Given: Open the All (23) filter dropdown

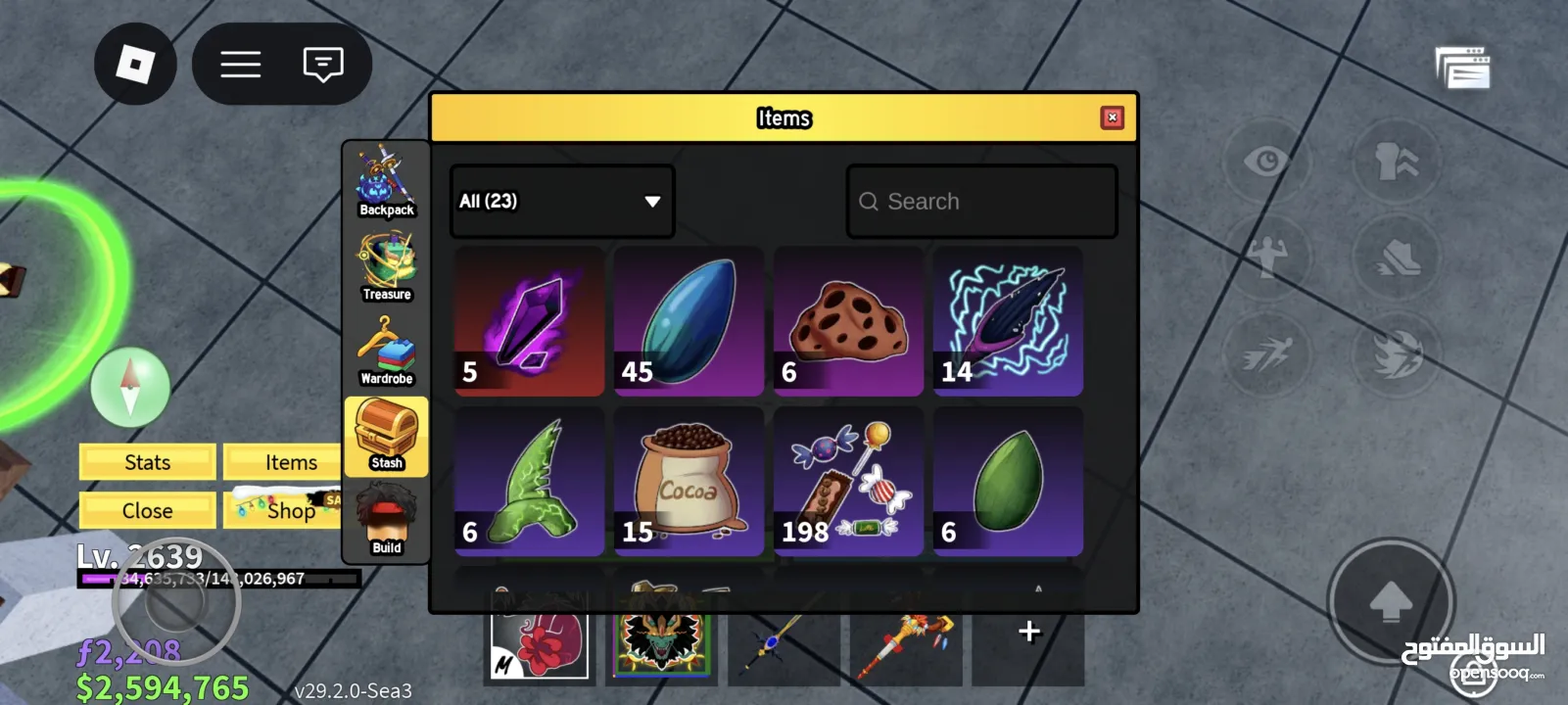Looking at the screenshot, I should 561,201.
